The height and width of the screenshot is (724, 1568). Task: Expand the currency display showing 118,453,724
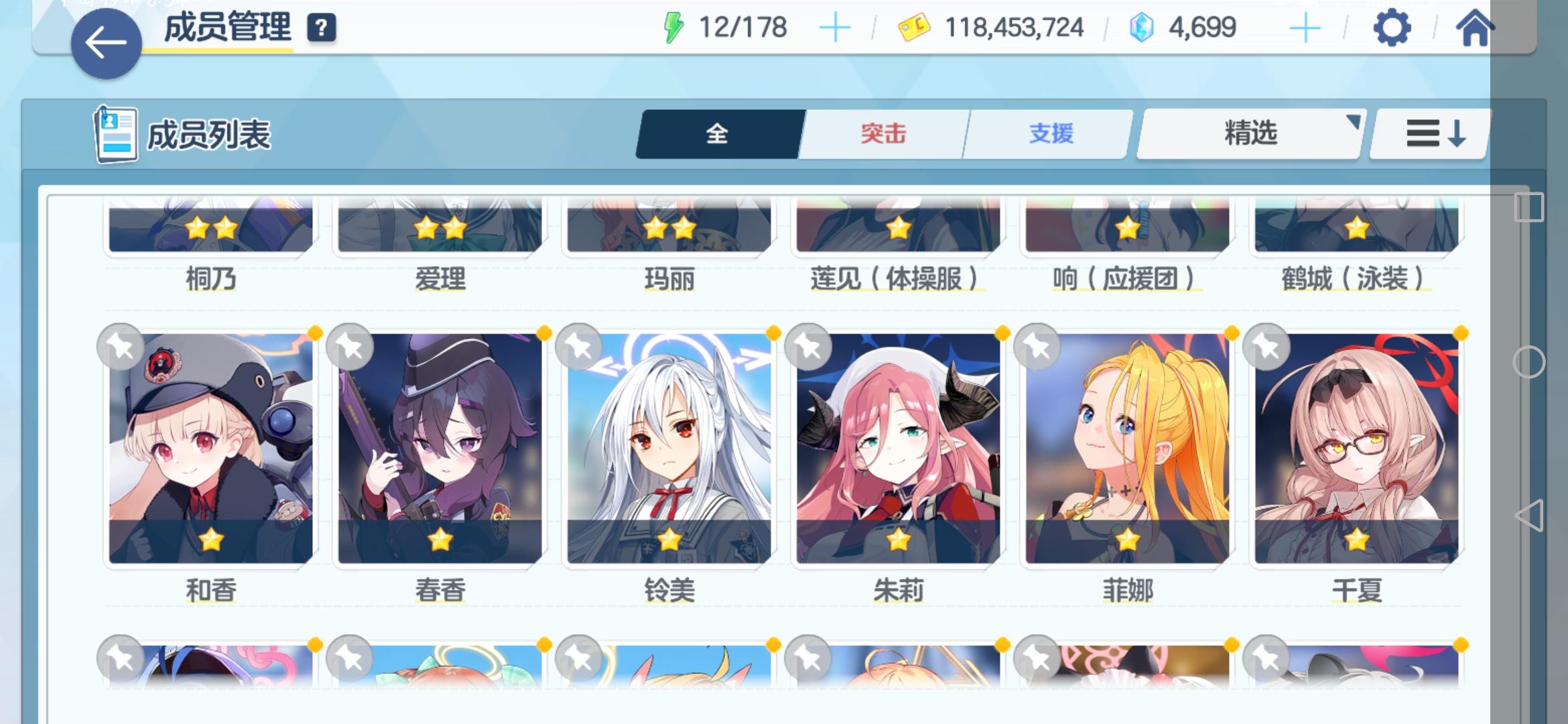tap(1013, 27)
